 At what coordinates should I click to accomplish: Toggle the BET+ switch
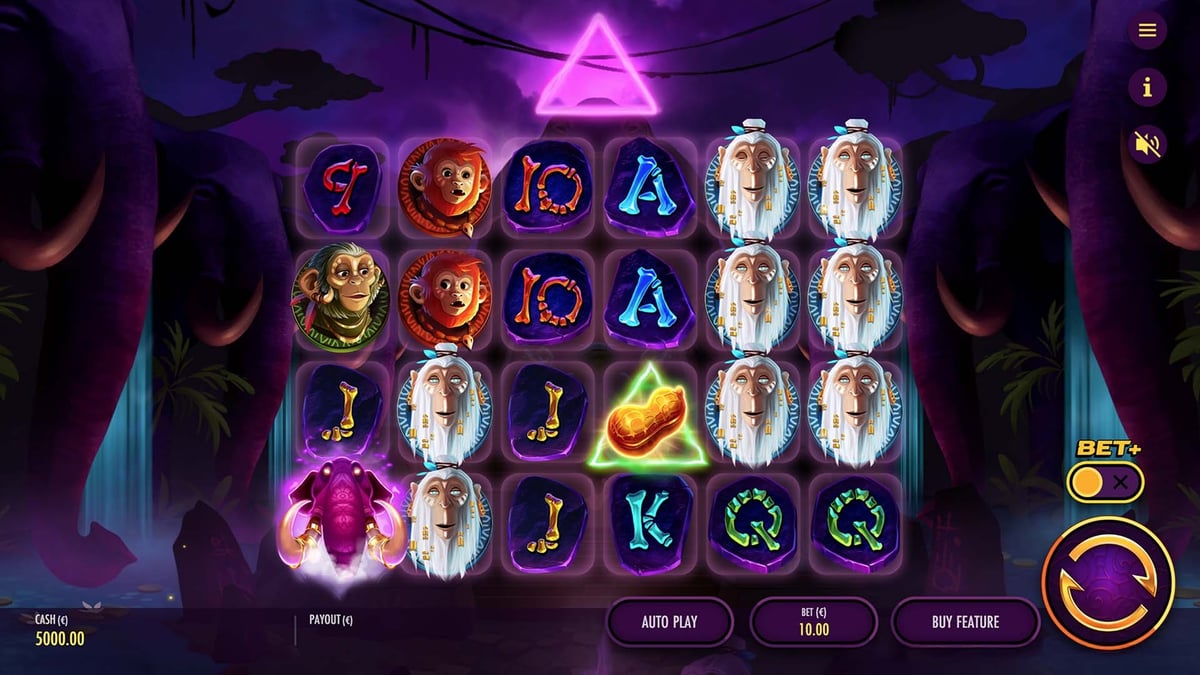[x=1105, y=483]
